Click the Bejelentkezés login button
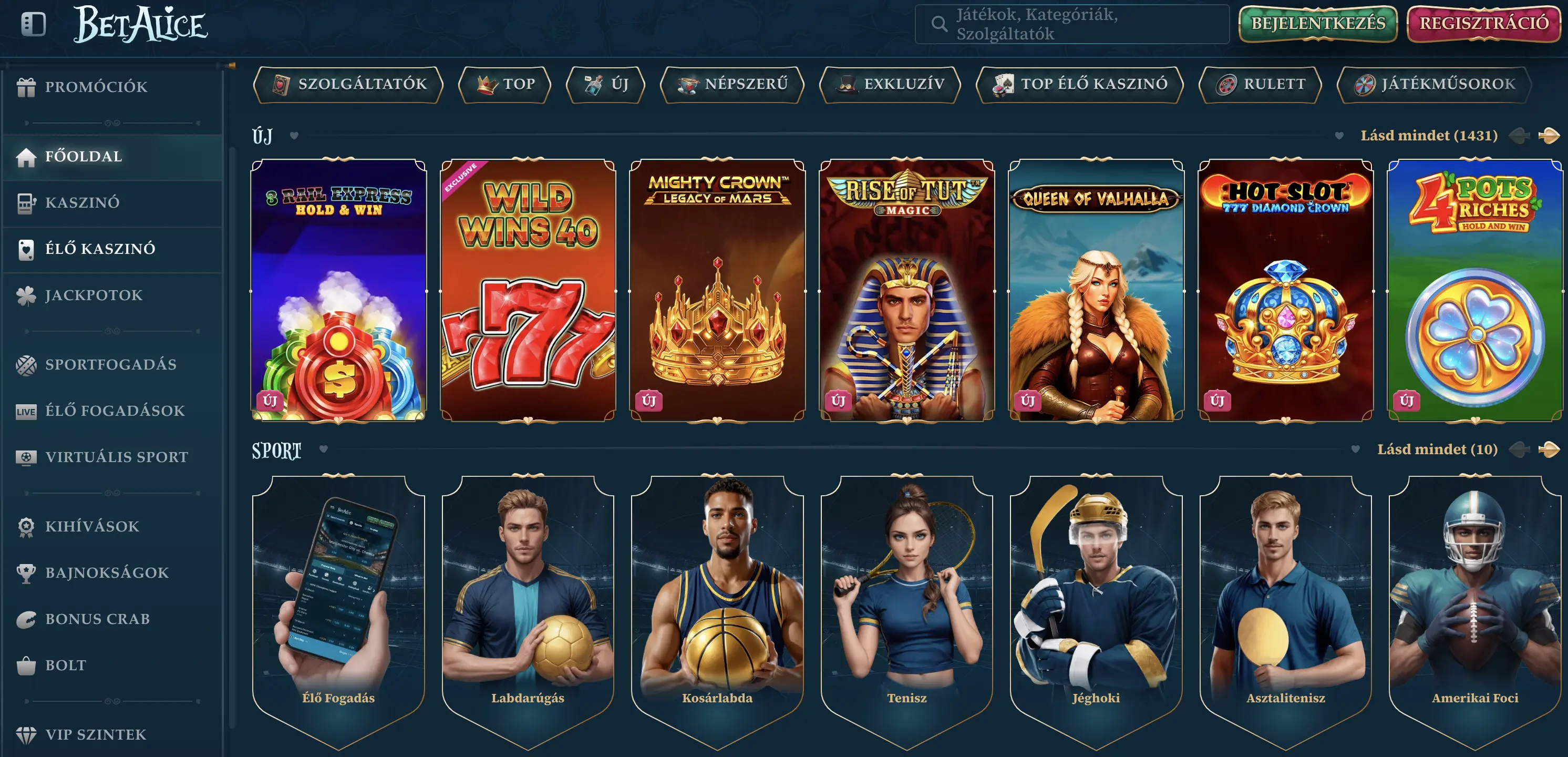The image size is (1568, 757). [x=1318, y=24]
